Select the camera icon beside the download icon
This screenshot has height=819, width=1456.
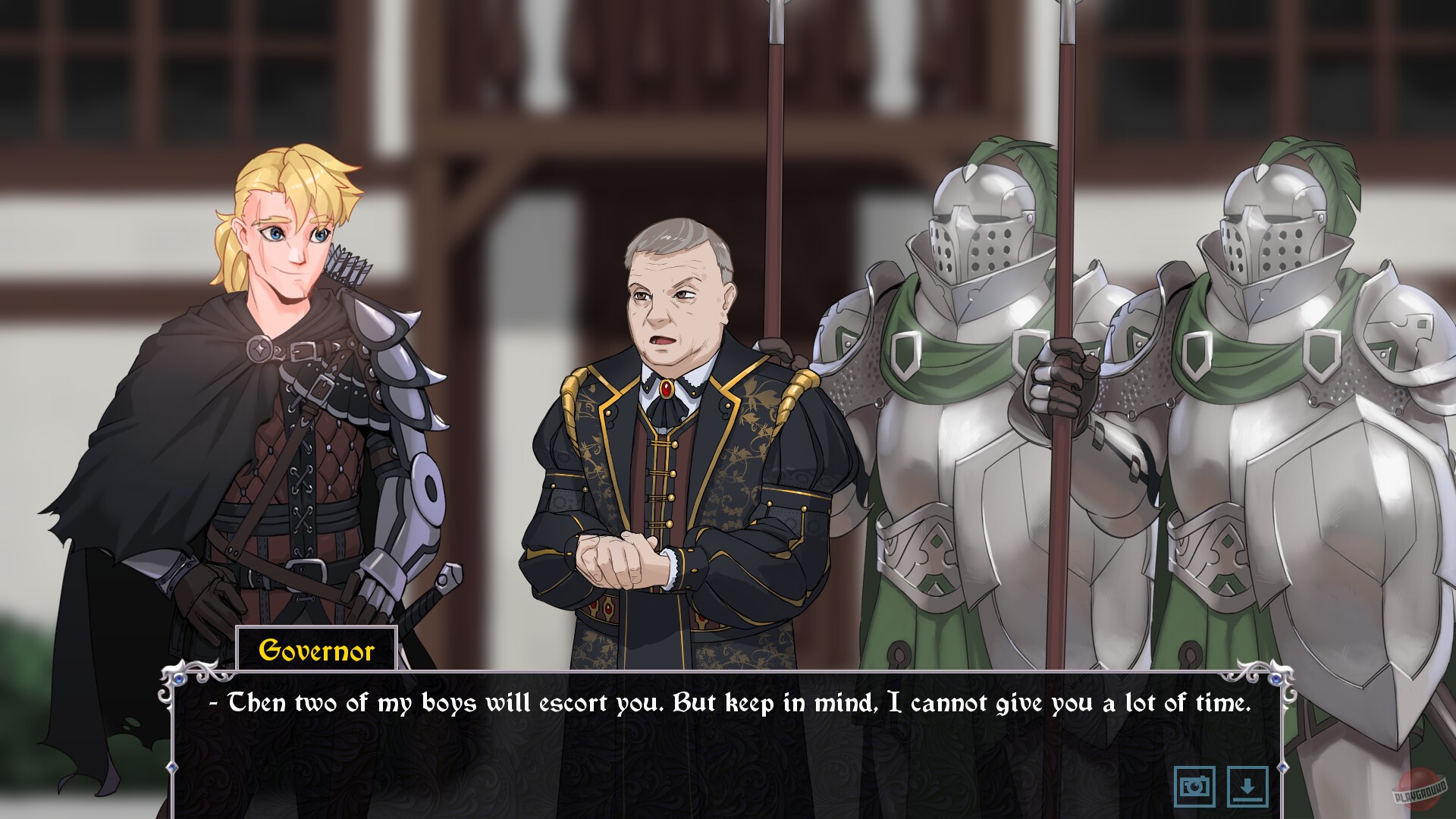[x=1194, y=786]
